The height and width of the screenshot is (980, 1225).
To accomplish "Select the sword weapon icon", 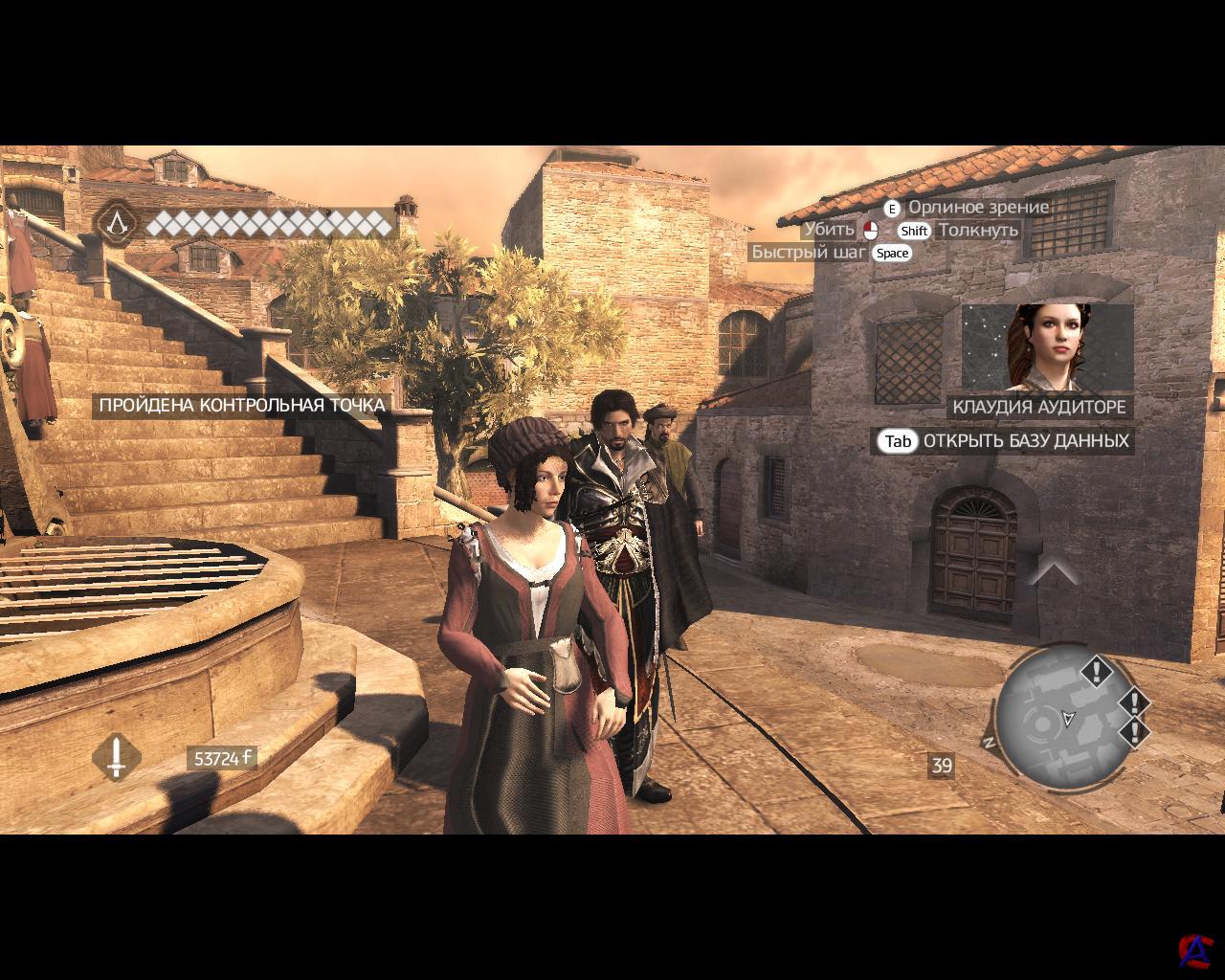I will tap(117, 758).
